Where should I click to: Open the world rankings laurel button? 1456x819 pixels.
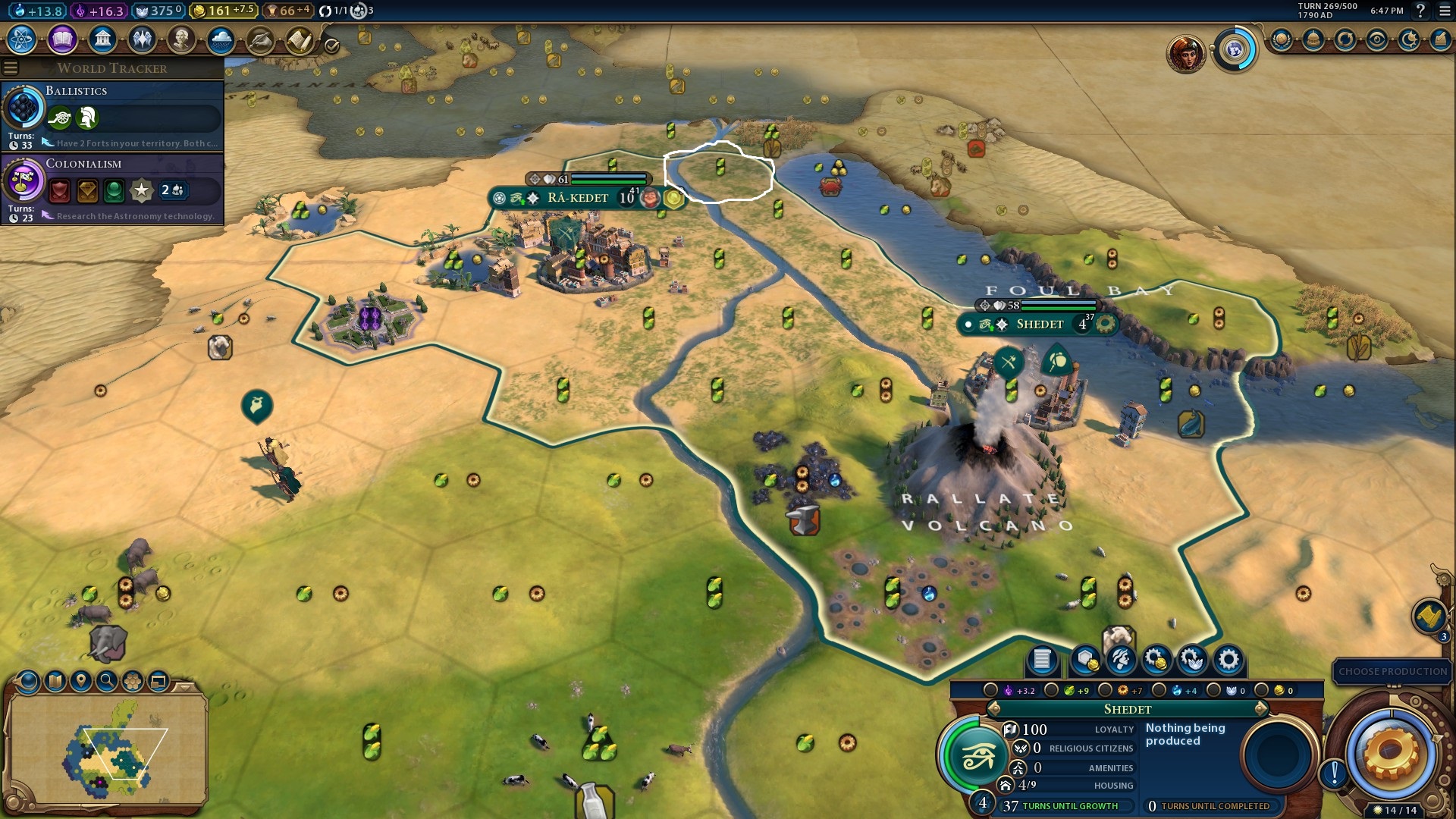(1282, 39)
